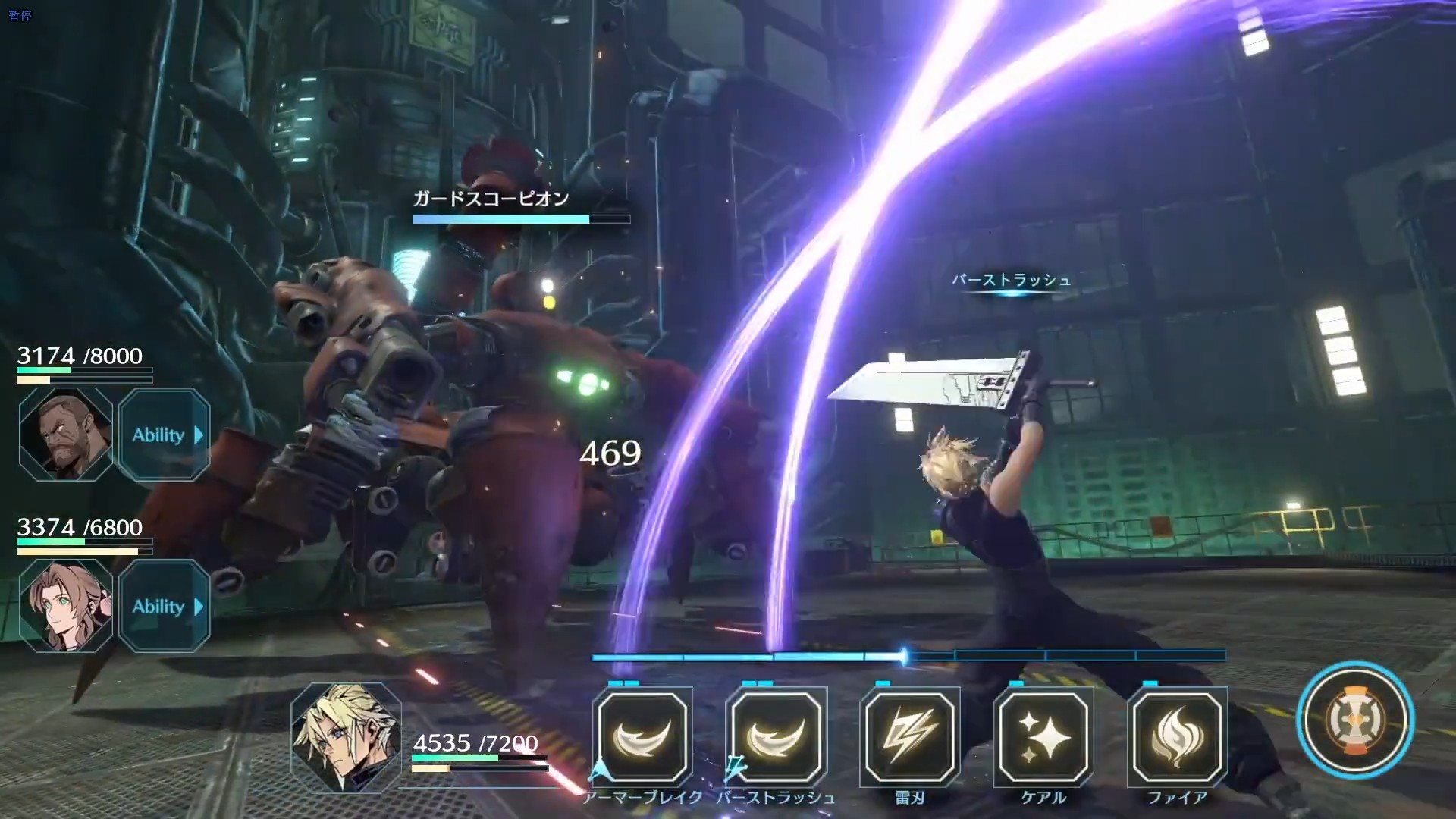This screenshot has width=1456, height=819.
Task: Pause the battle via 暫停
Action: (x=21, y=15)
